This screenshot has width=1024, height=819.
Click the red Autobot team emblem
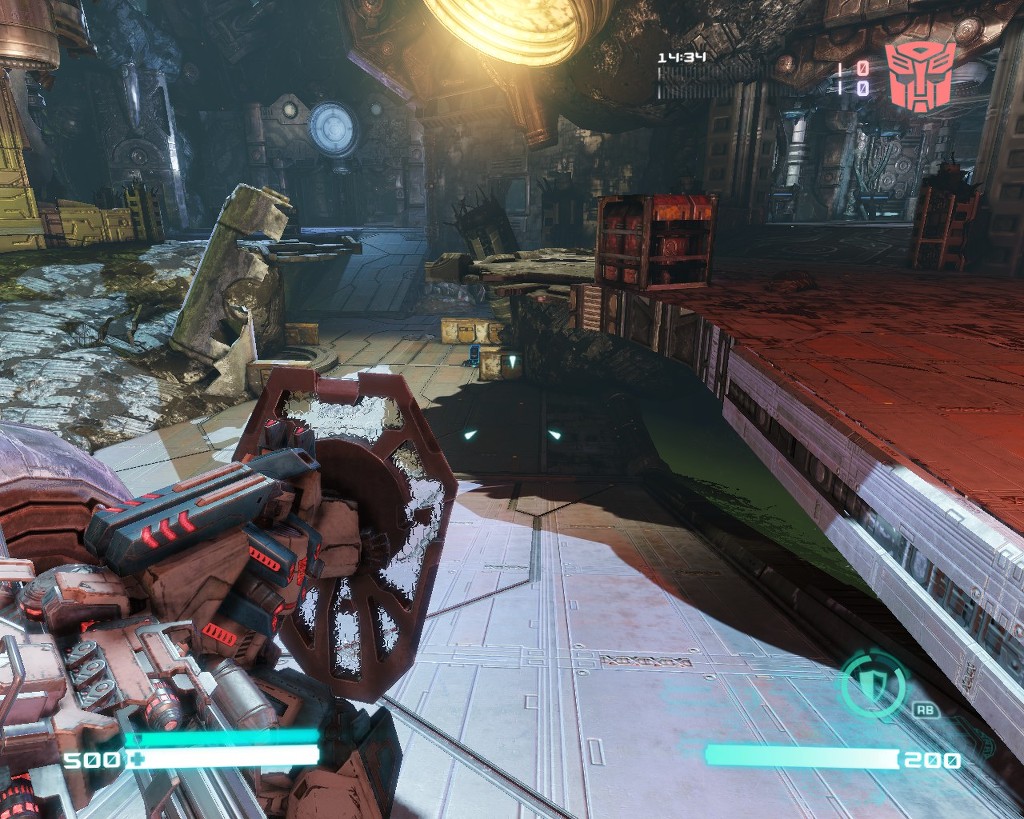coord(920,76)
